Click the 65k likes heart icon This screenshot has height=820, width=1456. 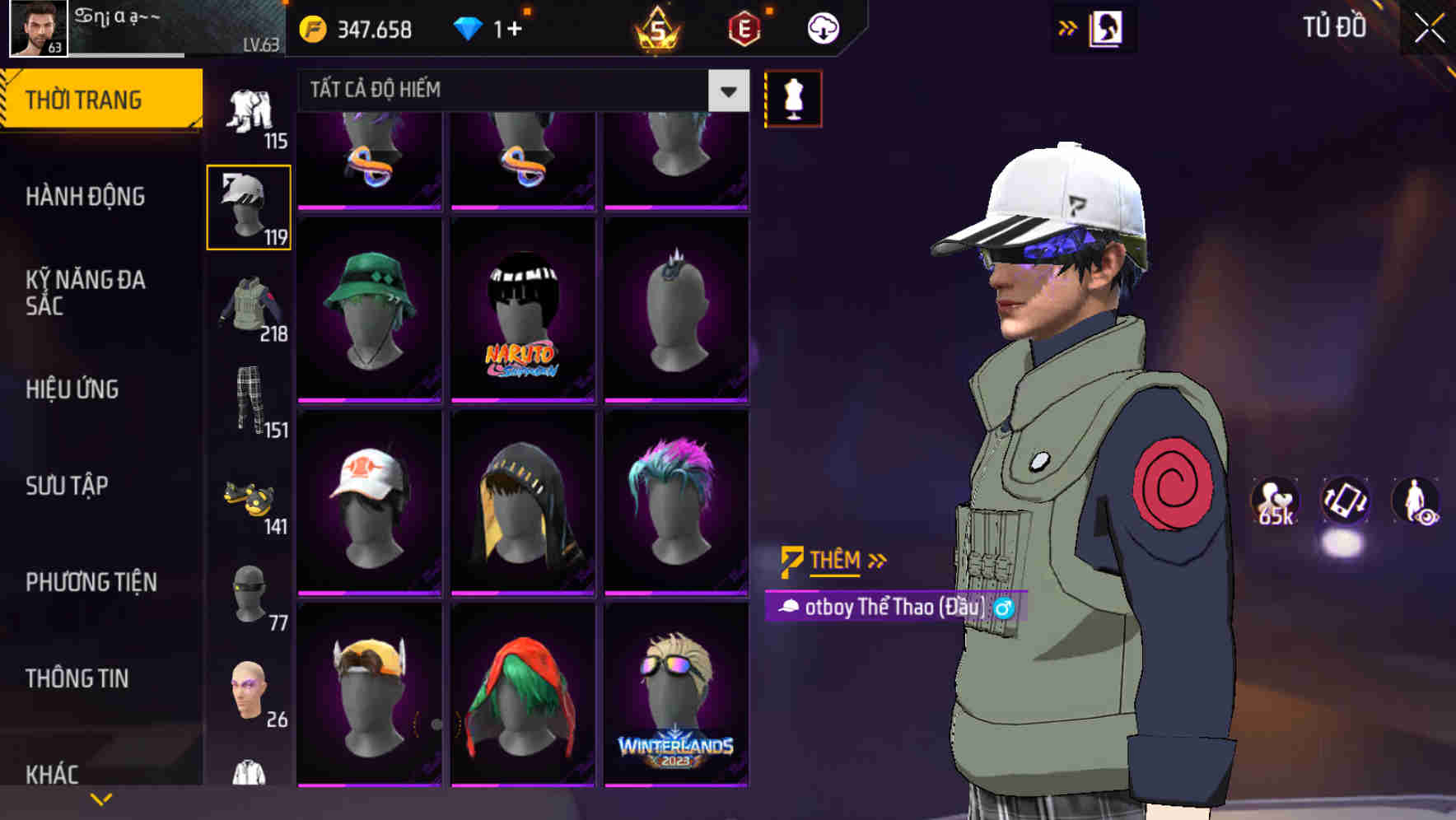(1274, 501)
